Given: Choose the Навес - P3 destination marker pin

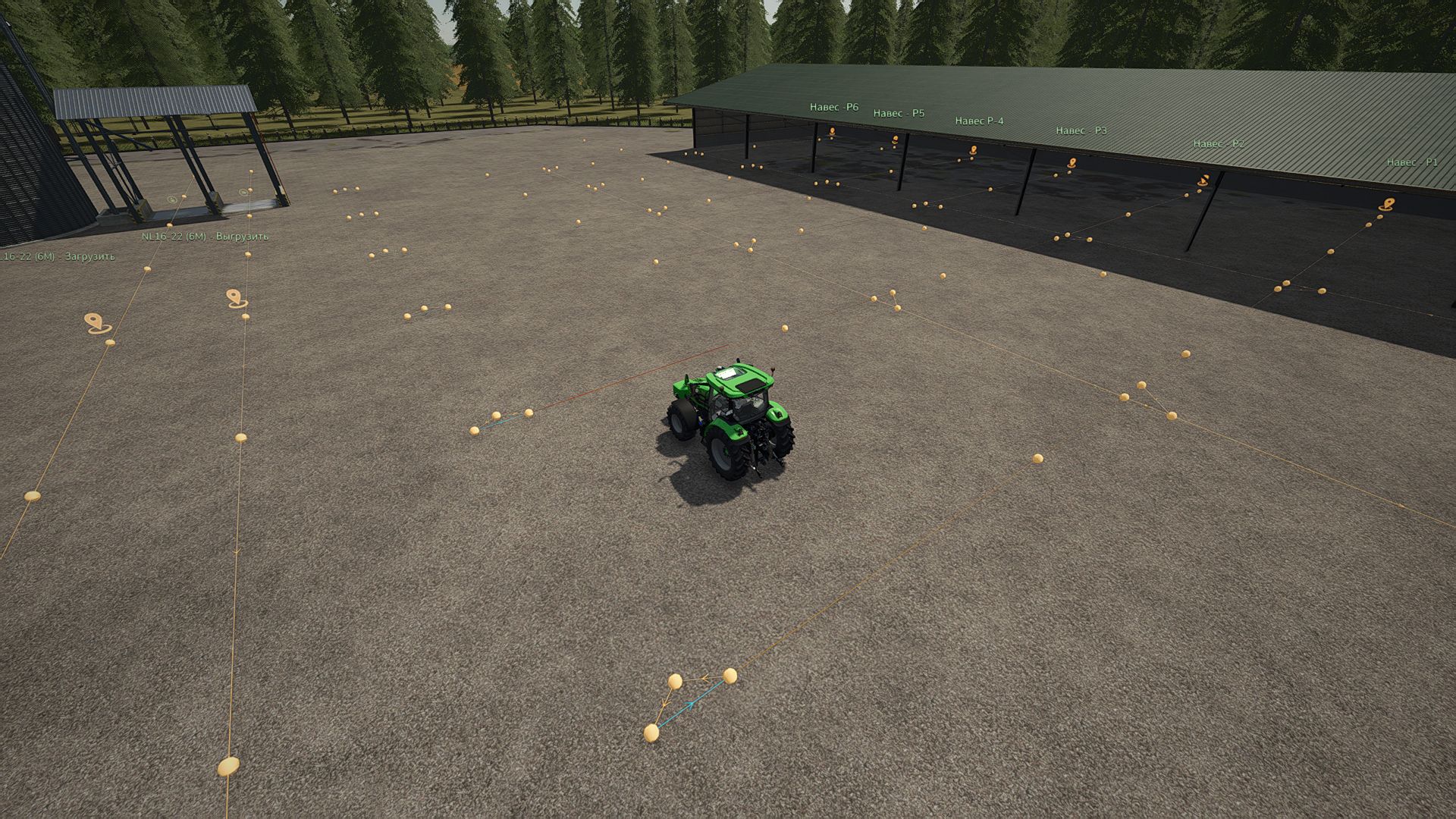Looking at the screenshot, I should [1072, 162].
